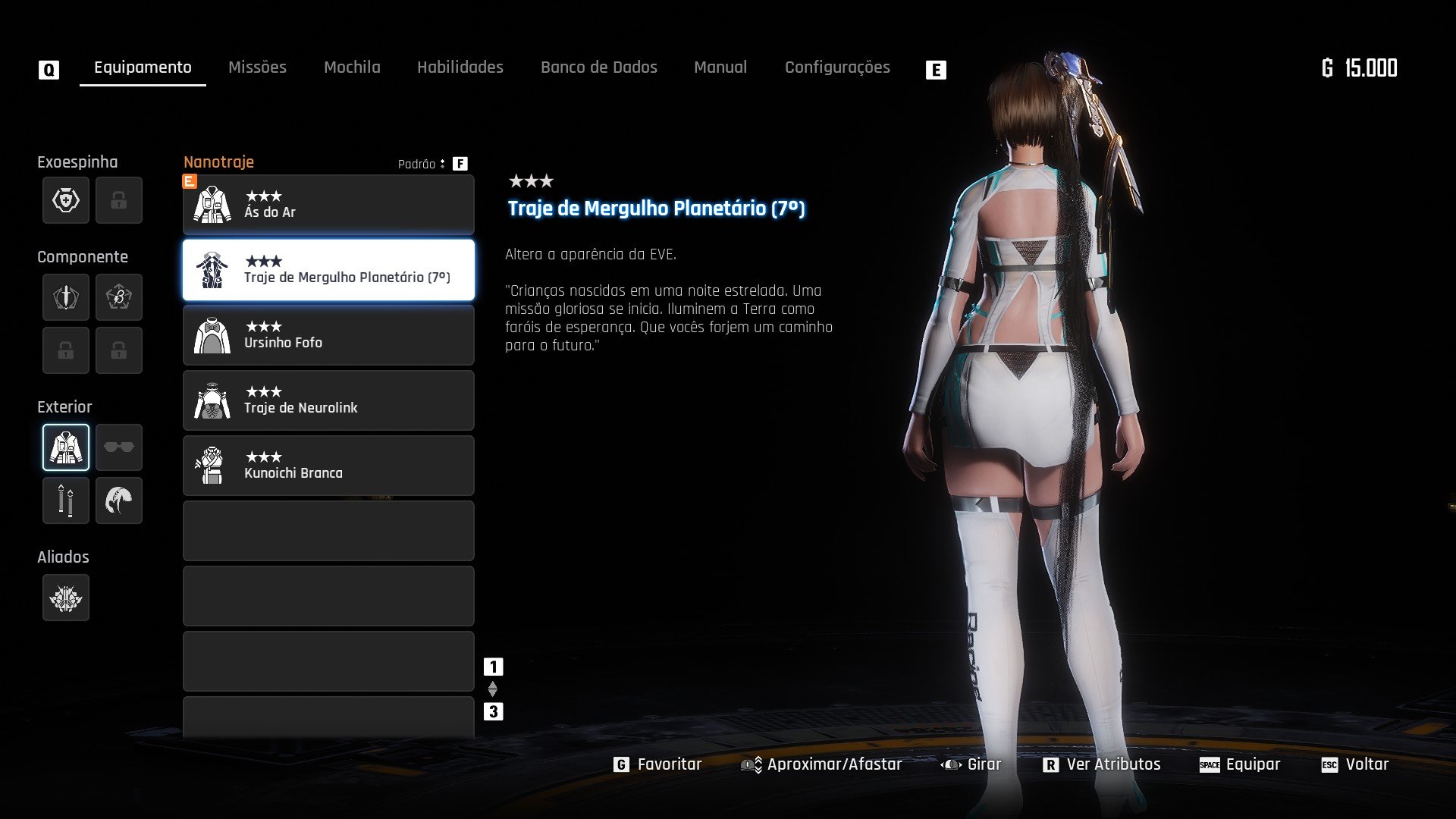Open the Banco de Dados tab
The width and height of the screenshot is (1456, 819).
pos(598,67)
